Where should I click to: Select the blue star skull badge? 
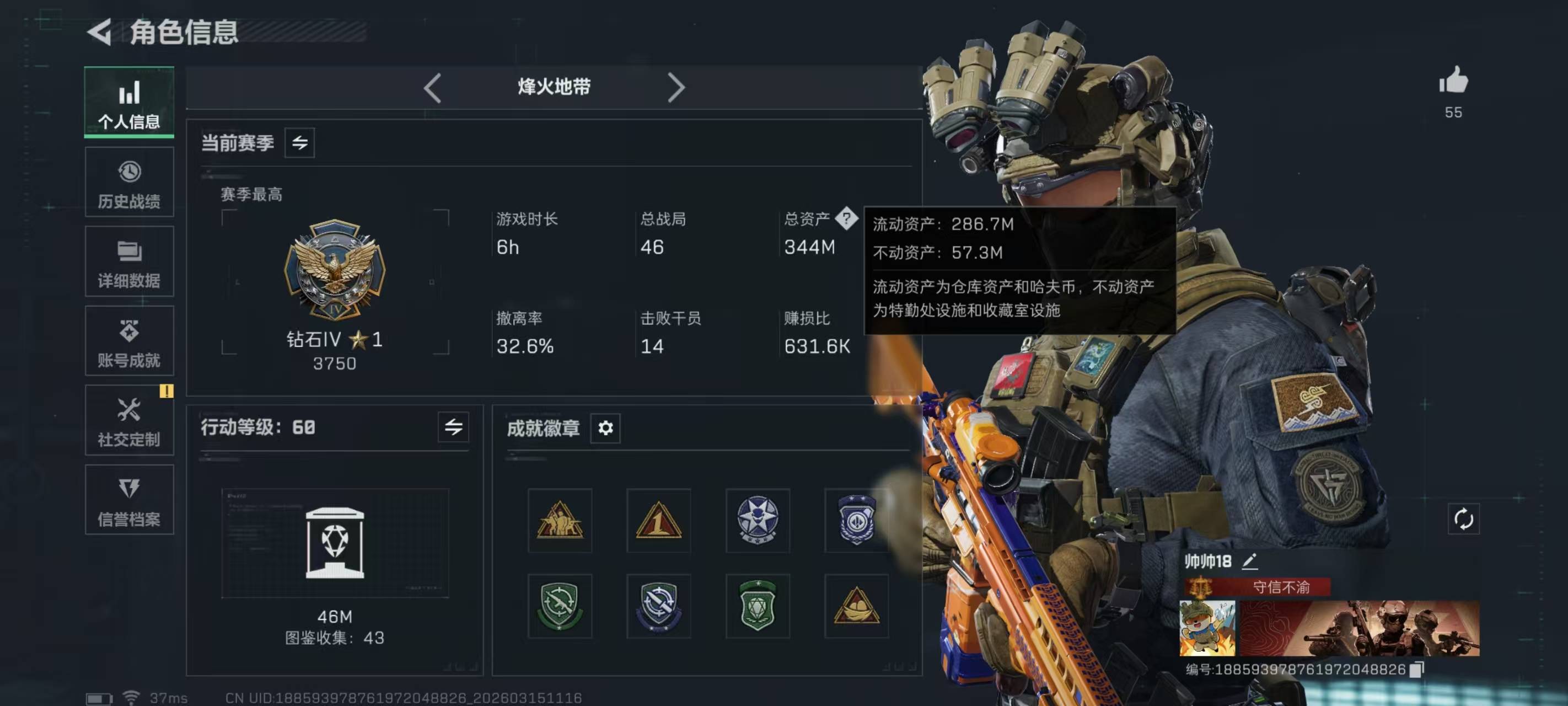pyautogui.click(x=757, y=520)
